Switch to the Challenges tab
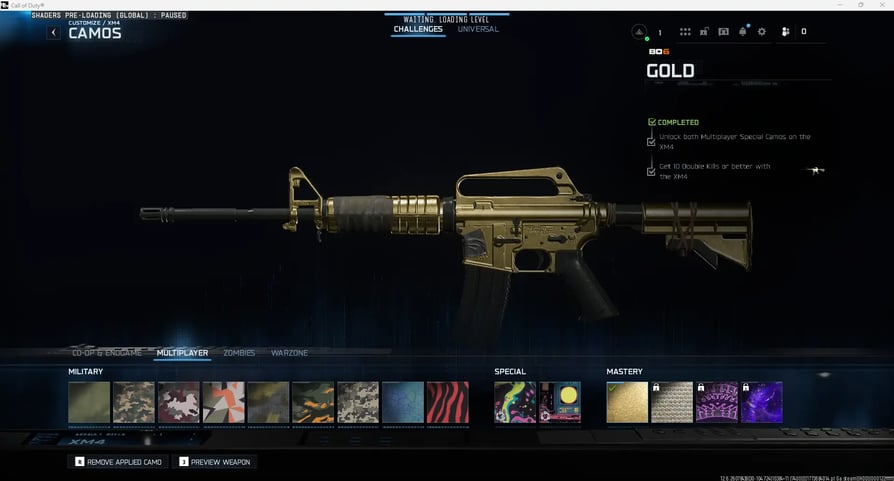 click(x=419, y=30)
